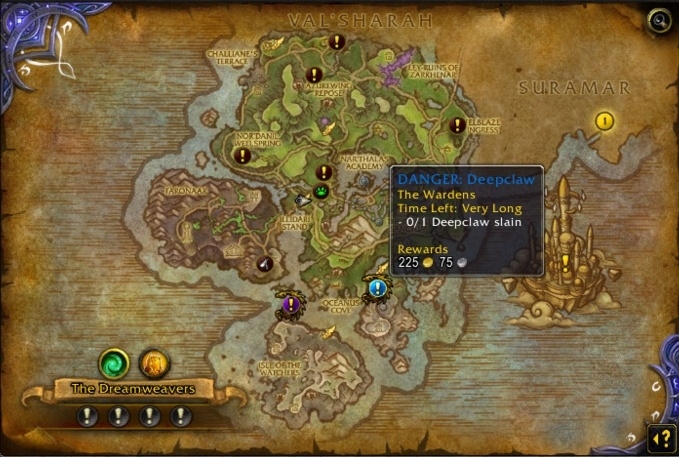Select the green paw pet battle marker

[321, 191]
